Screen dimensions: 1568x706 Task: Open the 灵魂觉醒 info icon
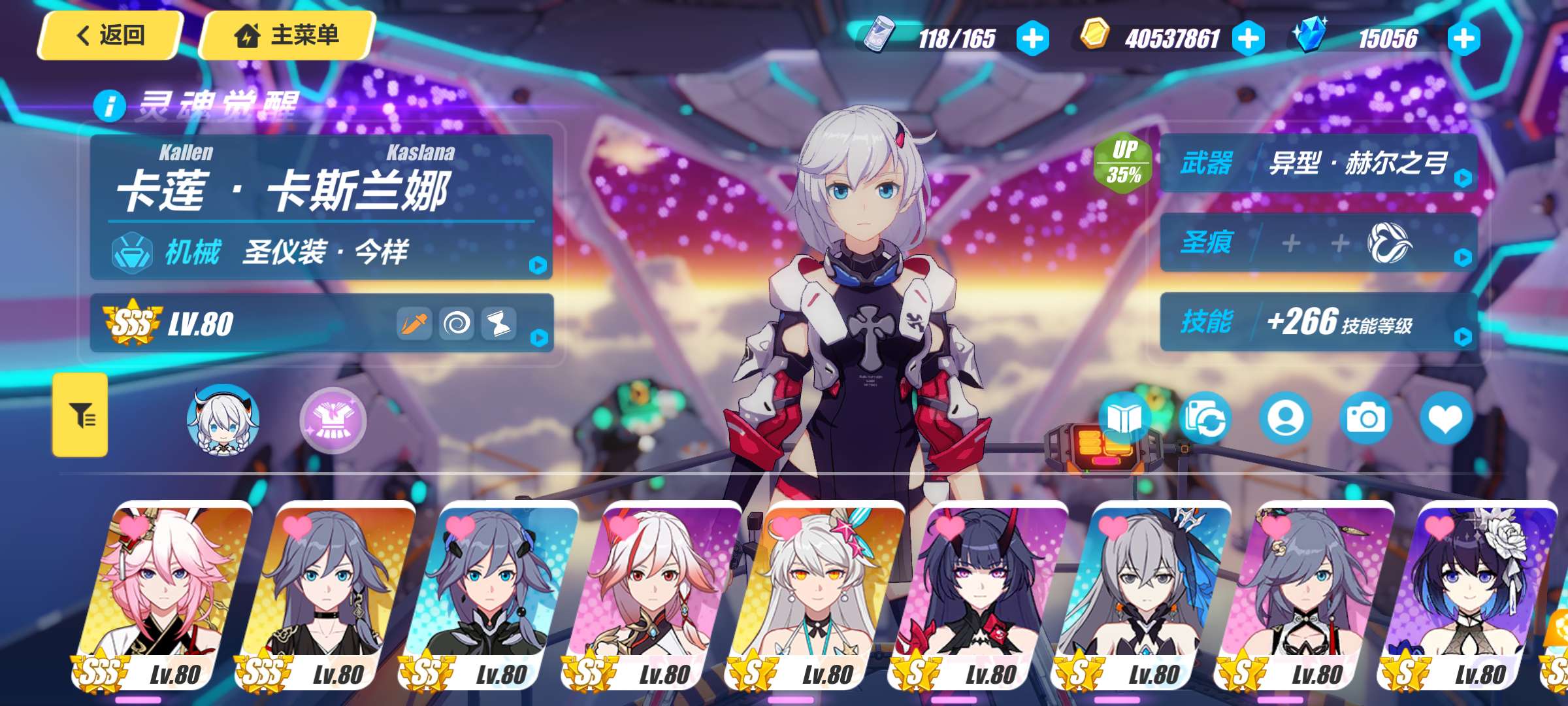(109, 105)
